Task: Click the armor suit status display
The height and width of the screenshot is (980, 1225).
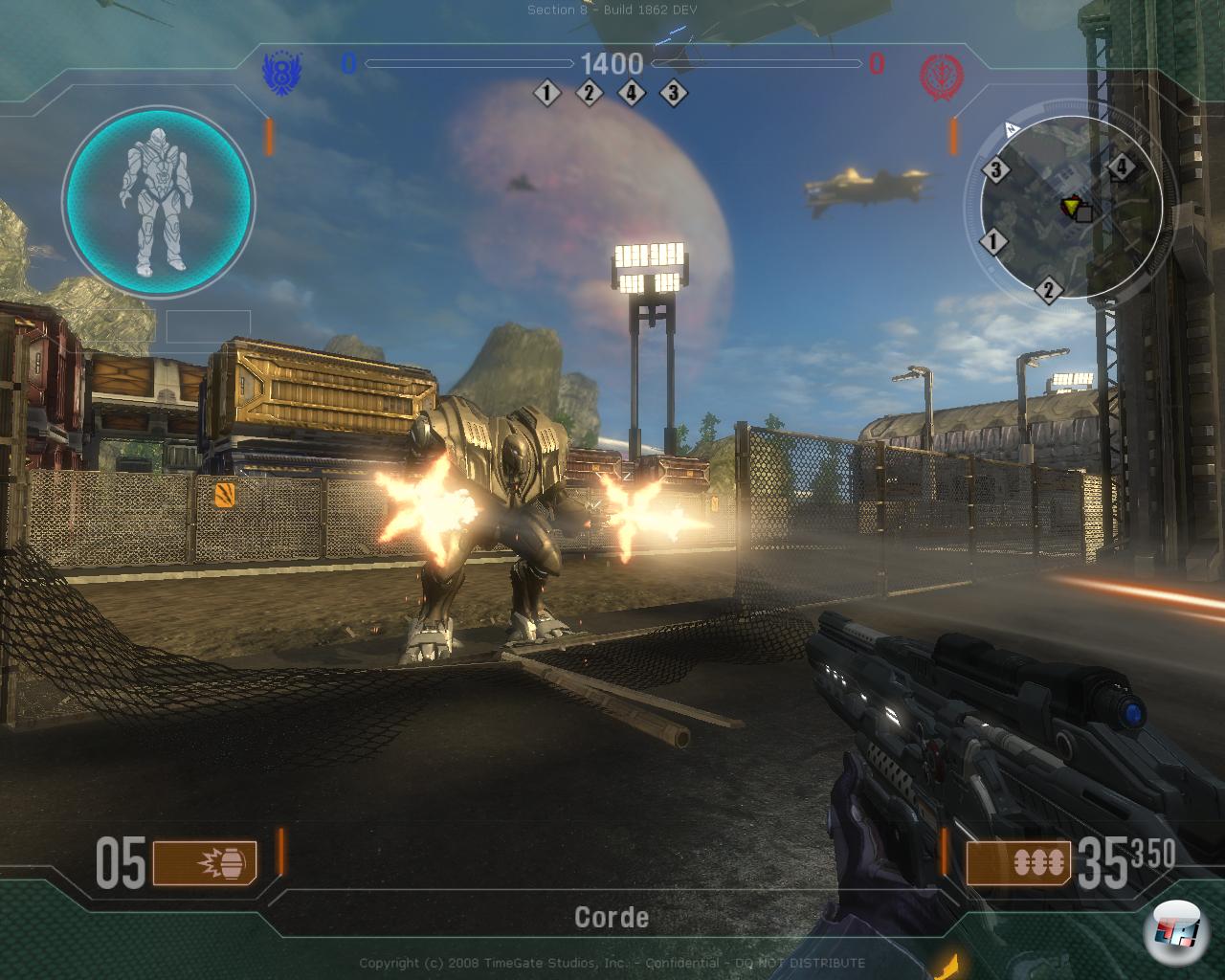Action: 158,199
